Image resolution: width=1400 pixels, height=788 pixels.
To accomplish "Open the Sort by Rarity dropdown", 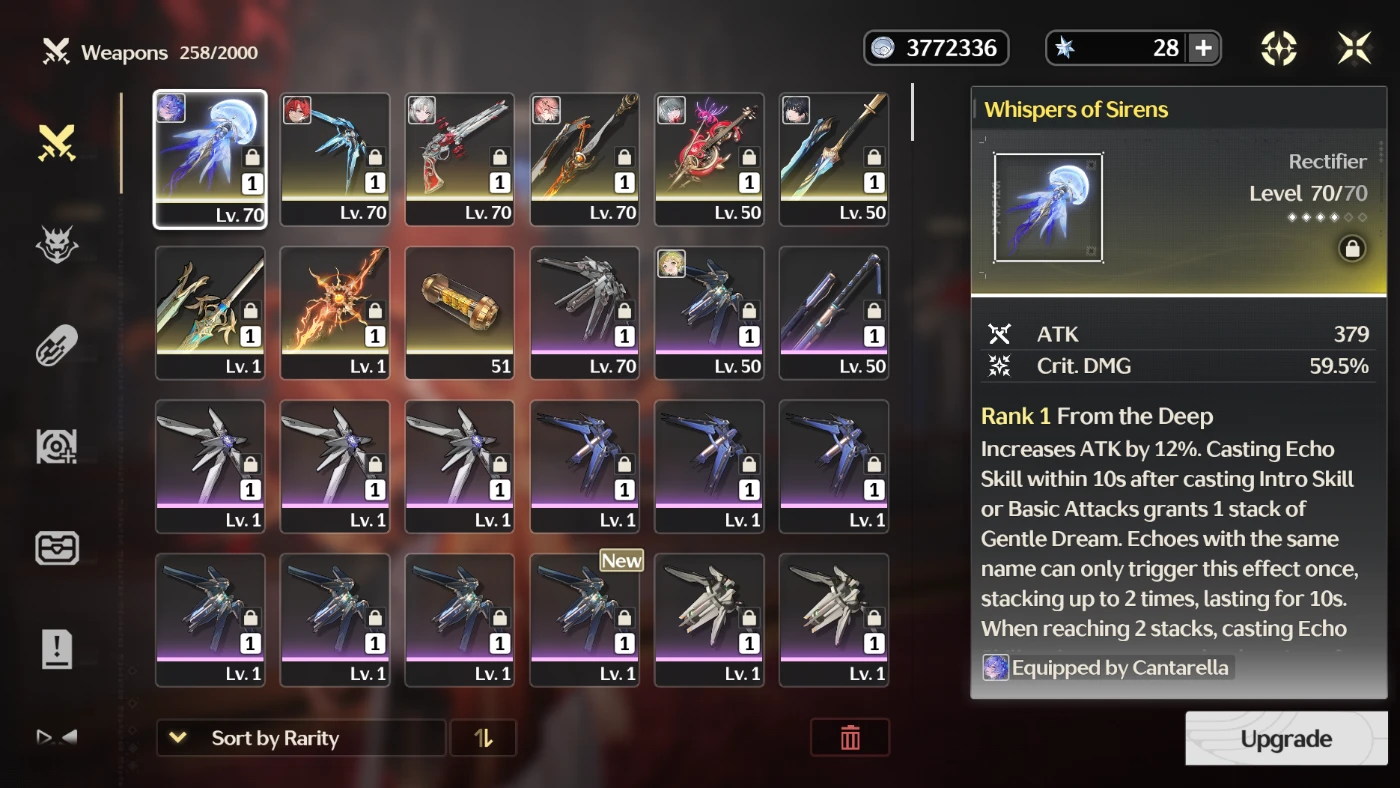I will coord(300,738).
